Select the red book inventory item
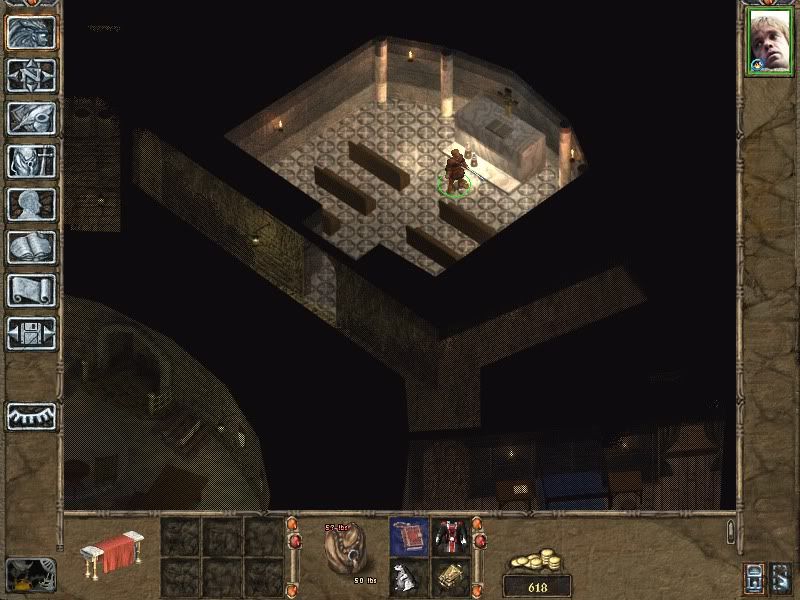The image size is (800, 600). [x=410, y=535]
